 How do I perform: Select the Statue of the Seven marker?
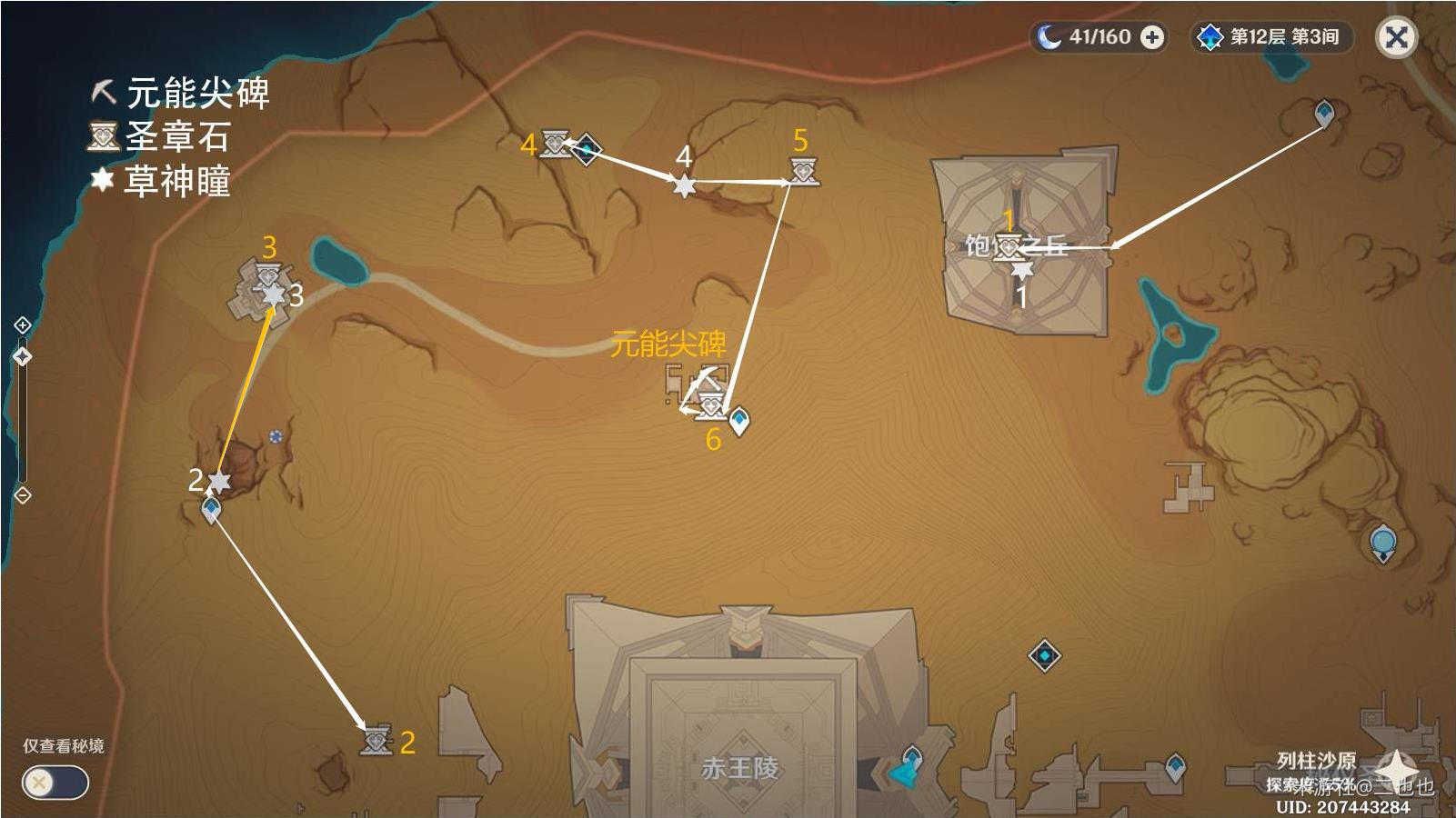[x=1383, y=543]
